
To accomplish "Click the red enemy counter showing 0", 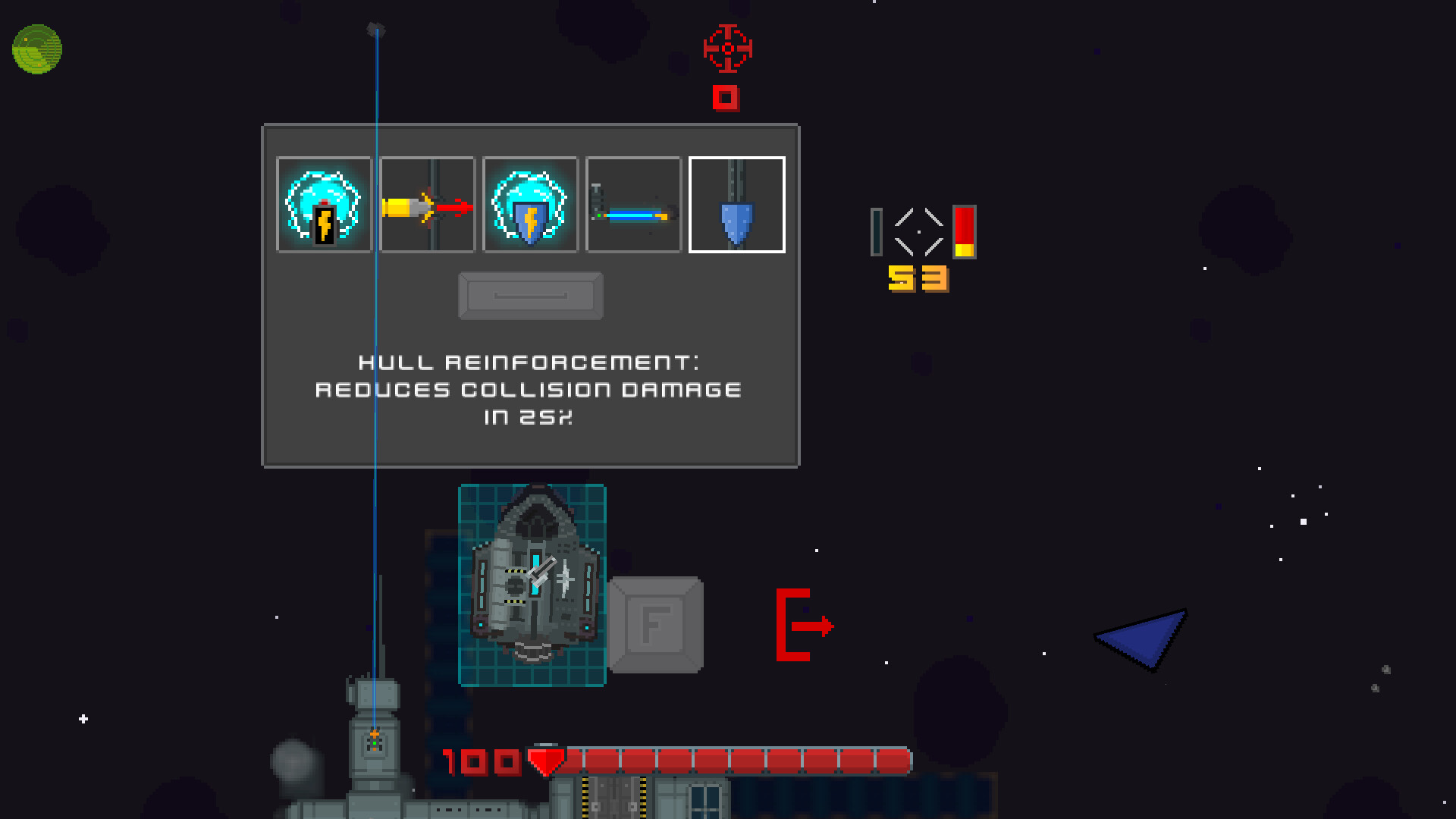I will click(726, 97).
